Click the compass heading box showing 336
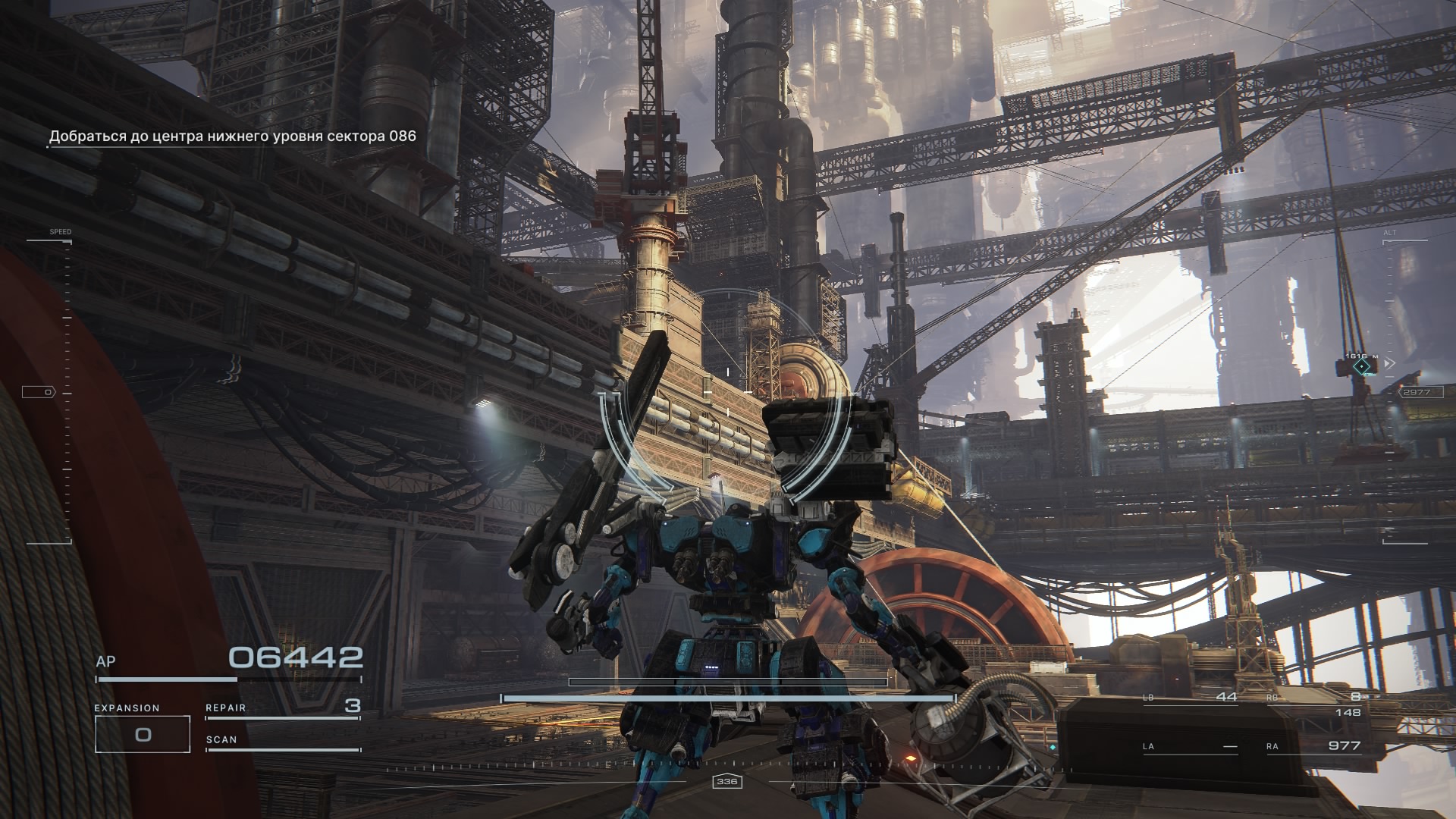Screen dimensions: 1456x819 pyautogui.click(x=727, y=781)
